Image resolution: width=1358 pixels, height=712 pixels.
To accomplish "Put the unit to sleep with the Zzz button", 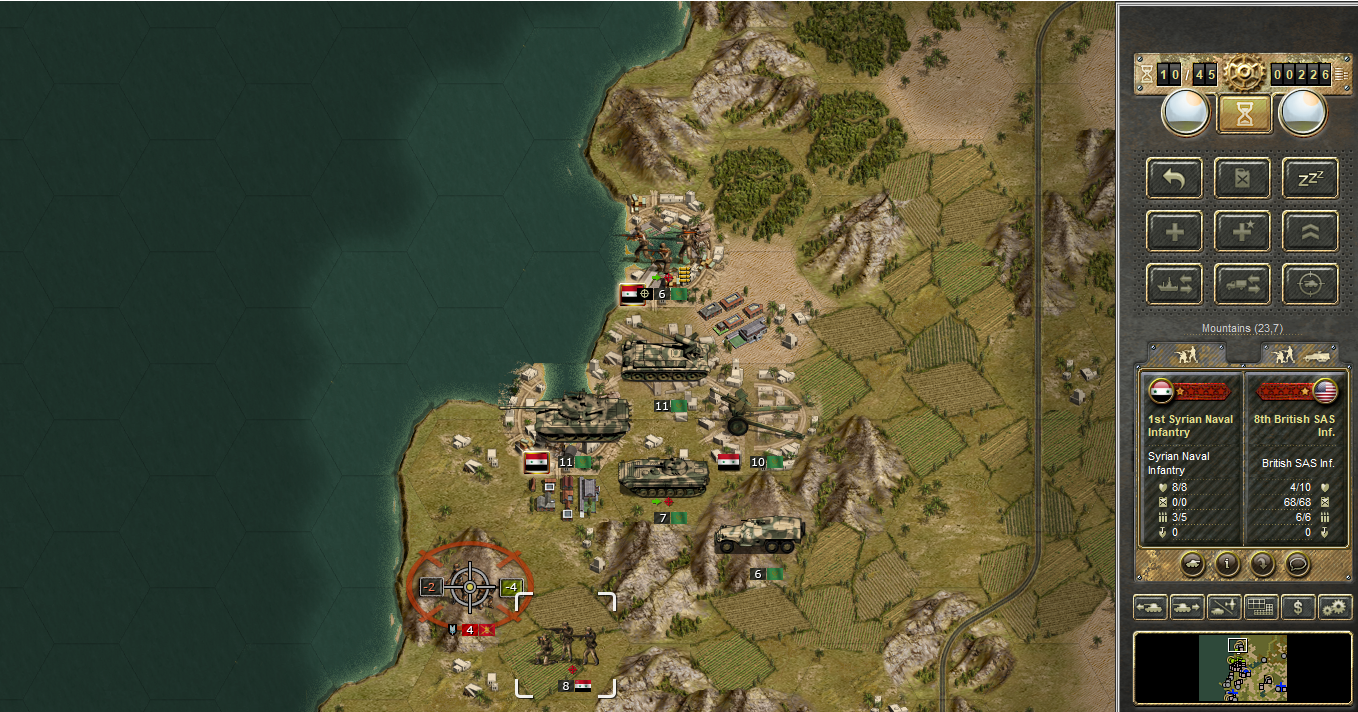I will click(x=1310, y=178).
